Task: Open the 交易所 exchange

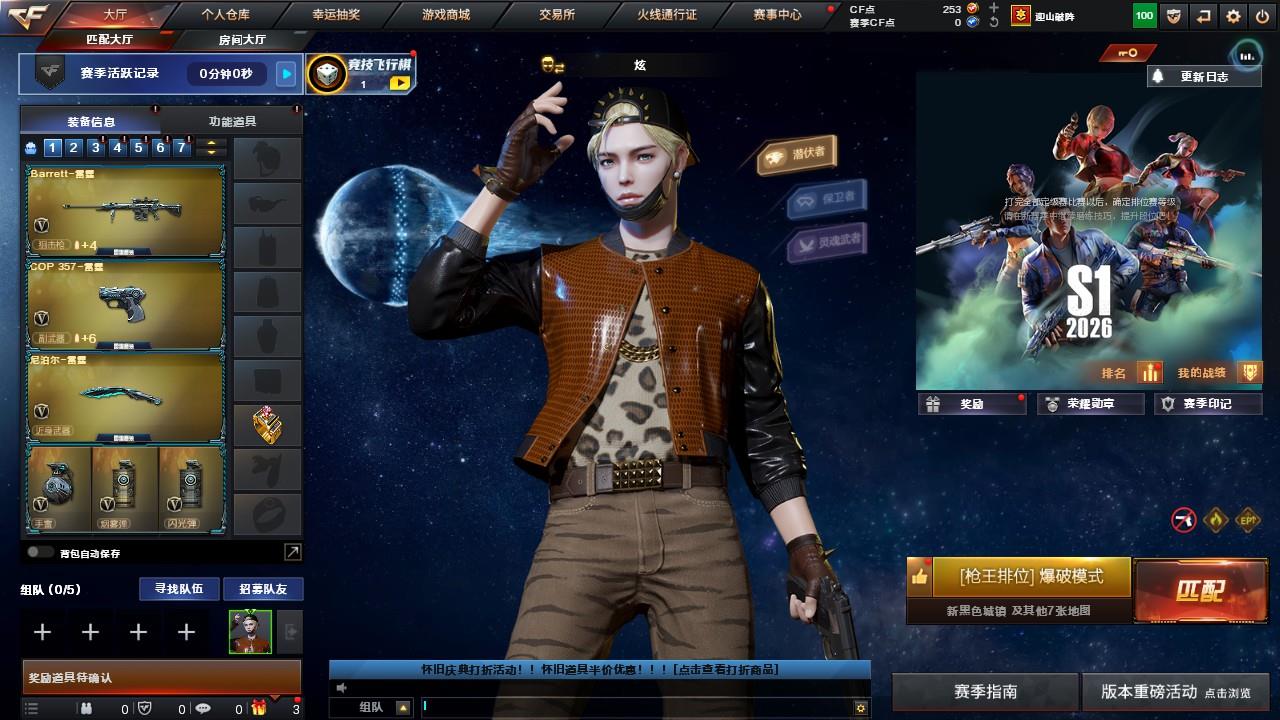Action: (556, 15)
